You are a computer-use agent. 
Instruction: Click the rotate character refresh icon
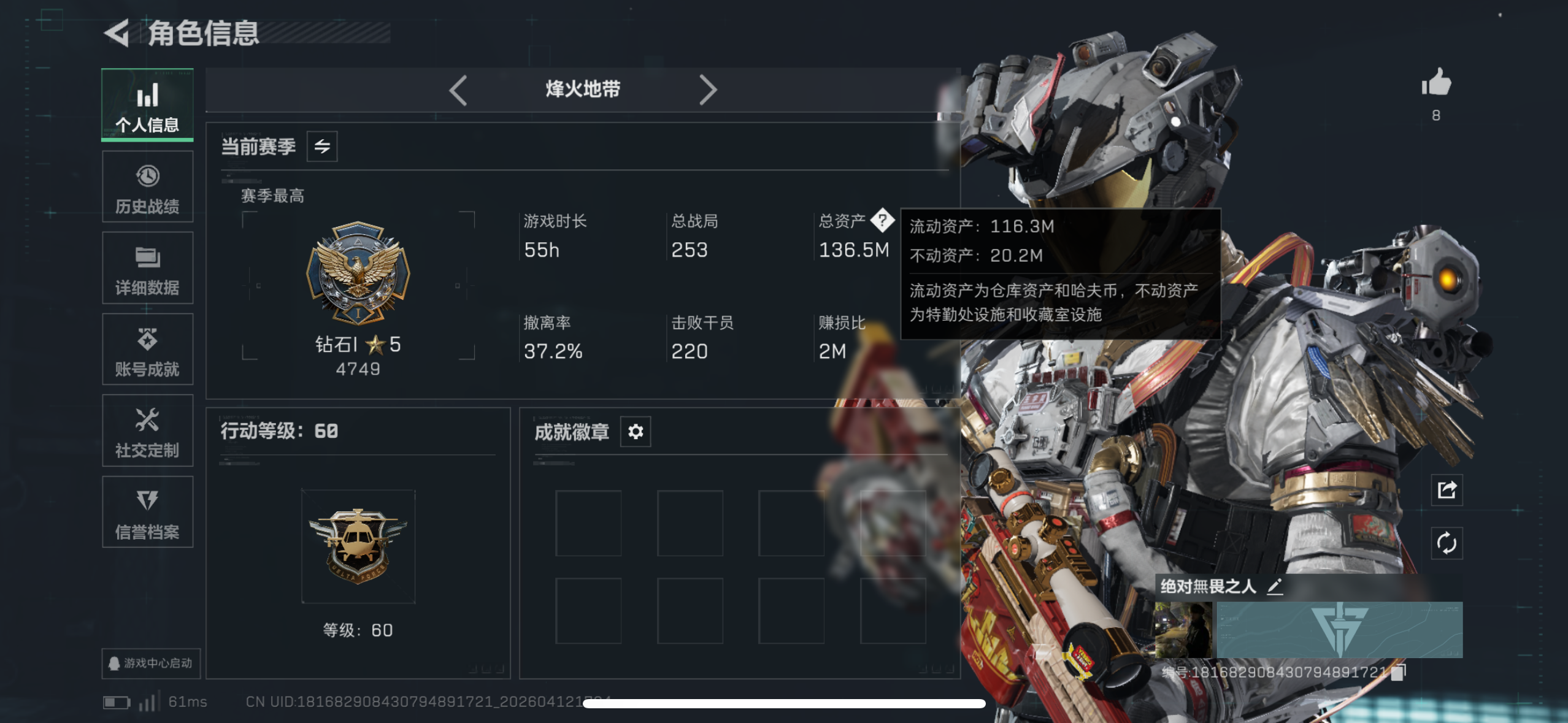1448,543
